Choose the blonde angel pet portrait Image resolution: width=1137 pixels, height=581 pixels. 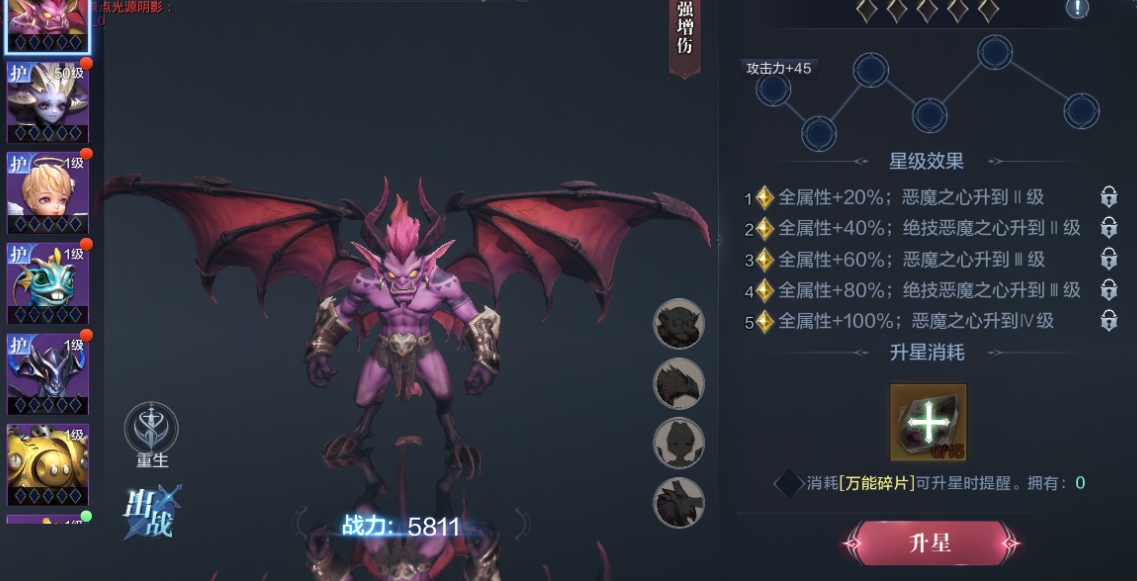[x=47, y=191]
